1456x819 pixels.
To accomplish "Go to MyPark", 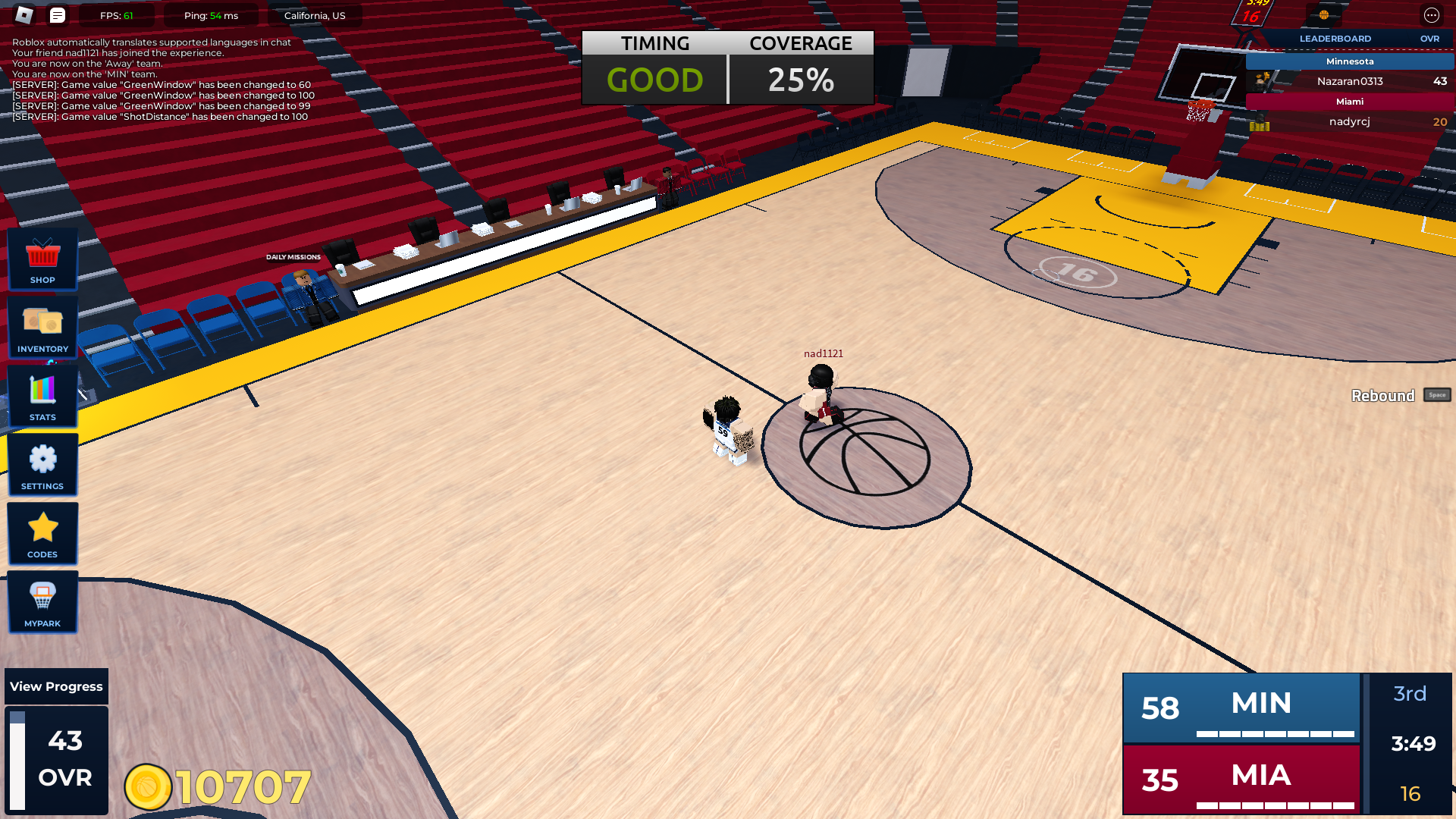I will point(42,602).
